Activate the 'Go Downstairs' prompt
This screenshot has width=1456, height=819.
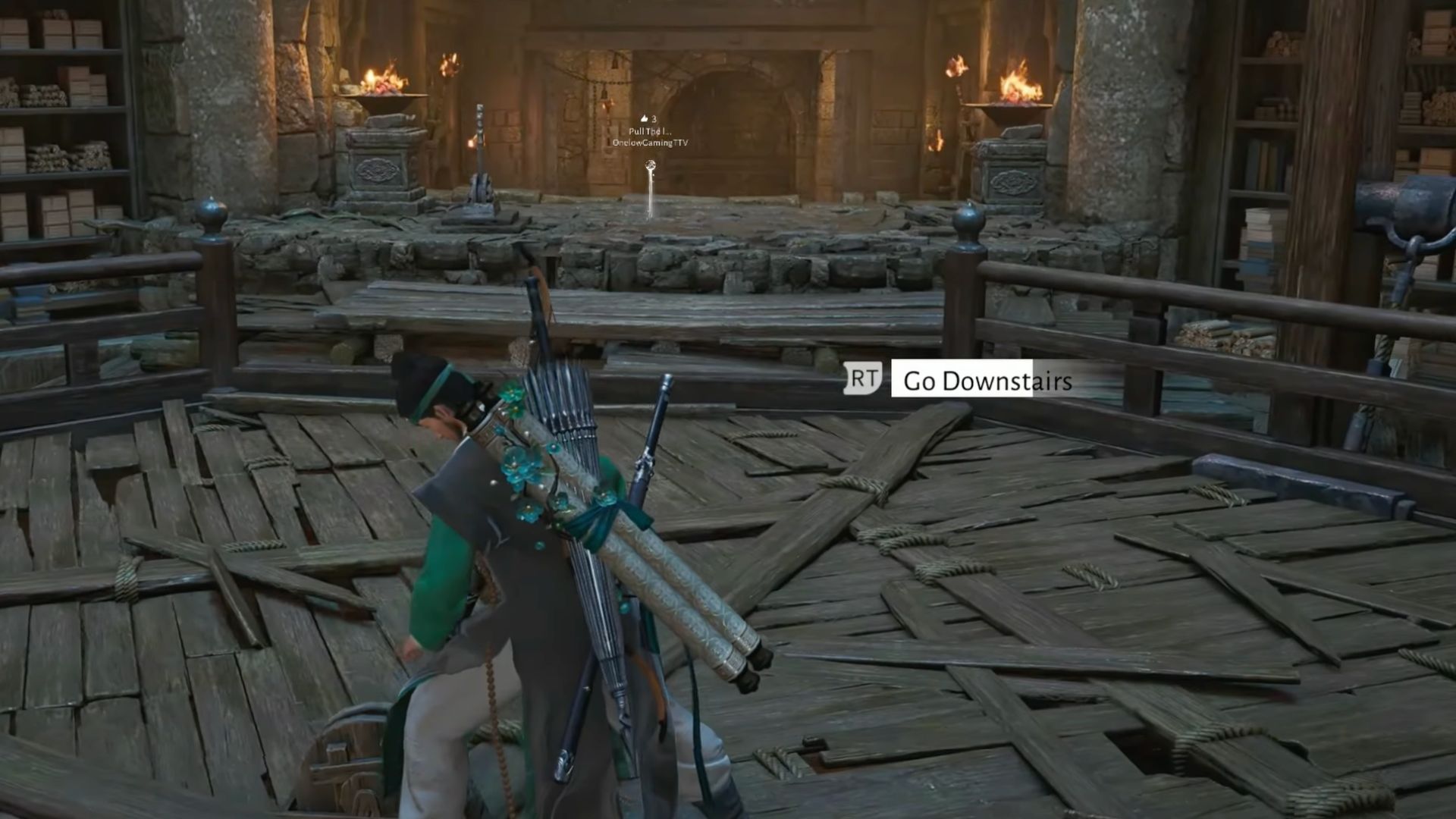986,381
